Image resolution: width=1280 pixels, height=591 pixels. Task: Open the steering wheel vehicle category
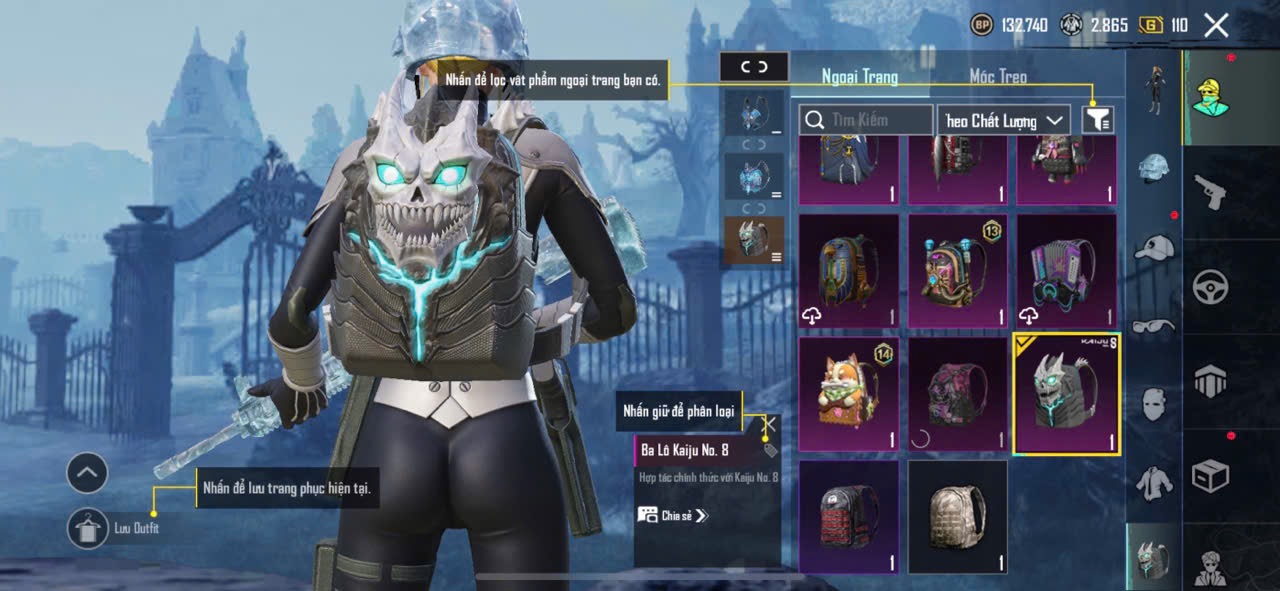[x=1210, y=287]
